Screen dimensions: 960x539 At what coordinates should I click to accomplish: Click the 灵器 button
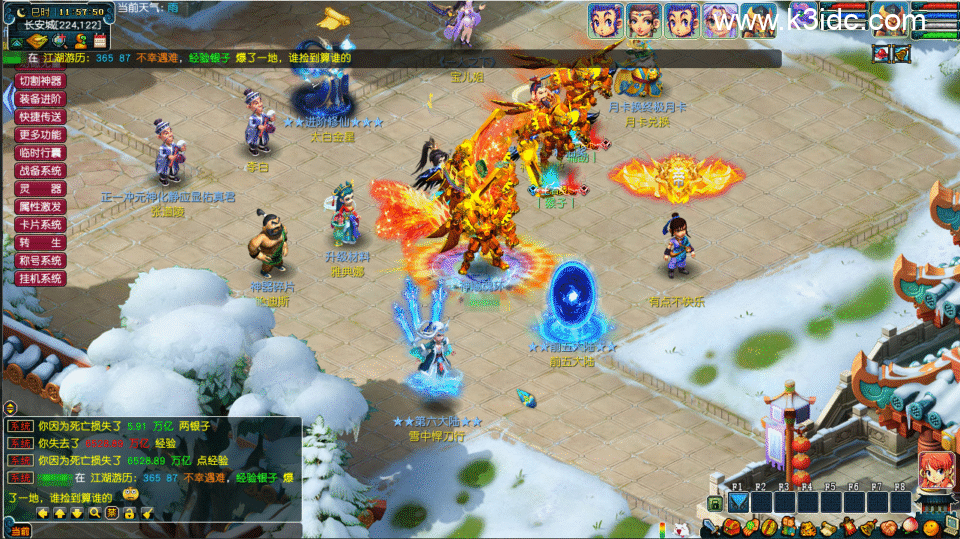coord(40,189)
